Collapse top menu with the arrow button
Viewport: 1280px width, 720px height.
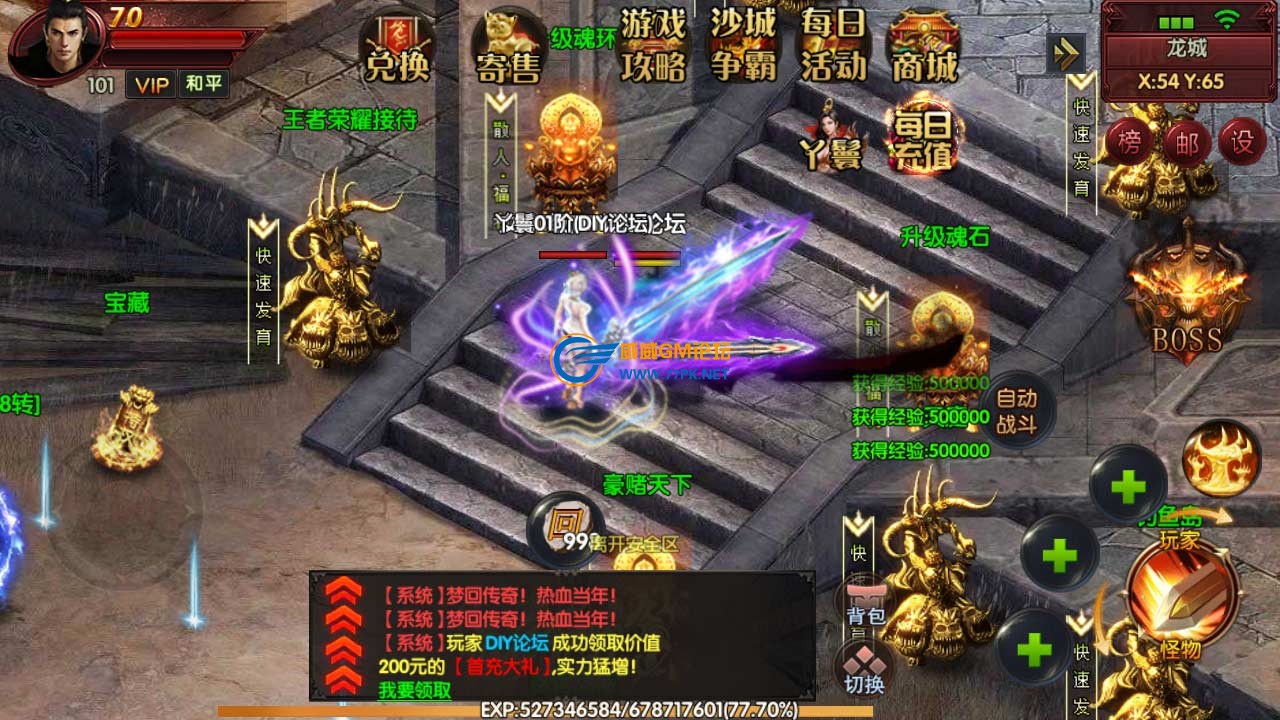tap(1065, 53)
